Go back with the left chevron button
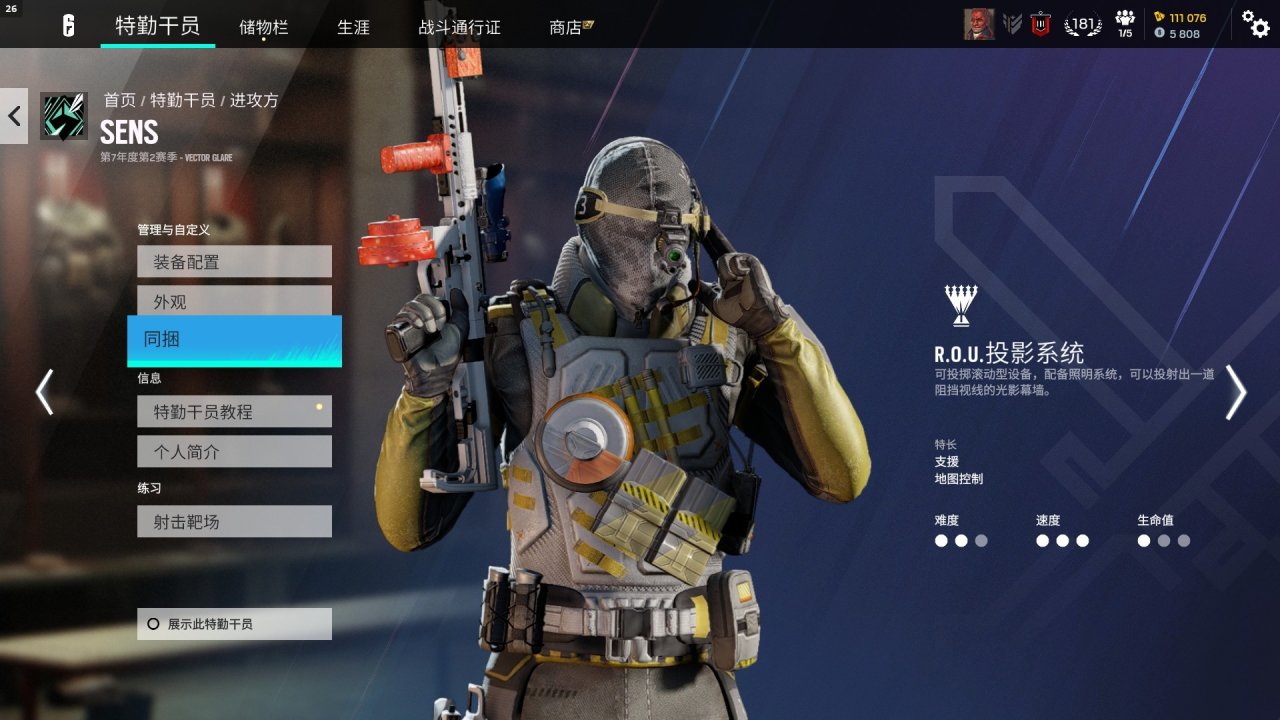This screenshot has width=1280, height=720. [14, 116]
